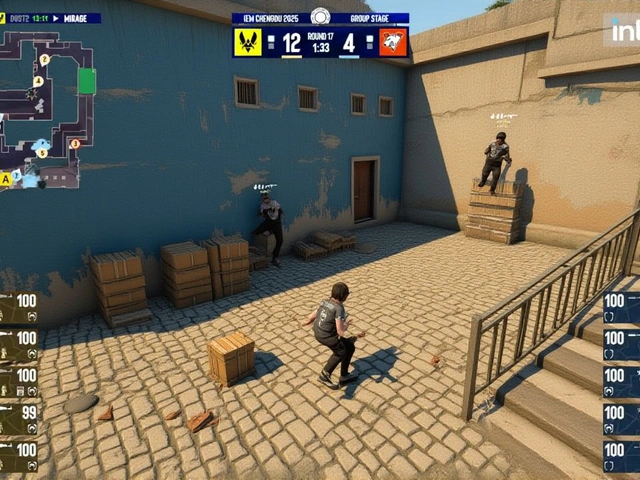640x480 pixels.
Task: Select the orange bear team logo
Action: point(393,42)
